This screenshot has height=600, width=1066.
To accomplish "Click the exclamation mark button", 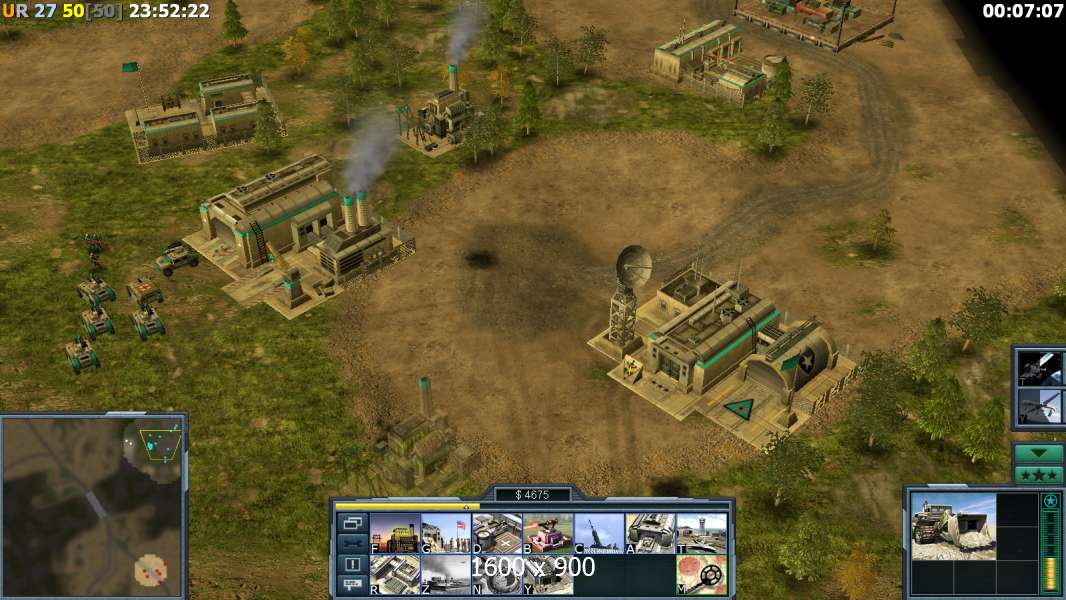I will click(351, 565).
